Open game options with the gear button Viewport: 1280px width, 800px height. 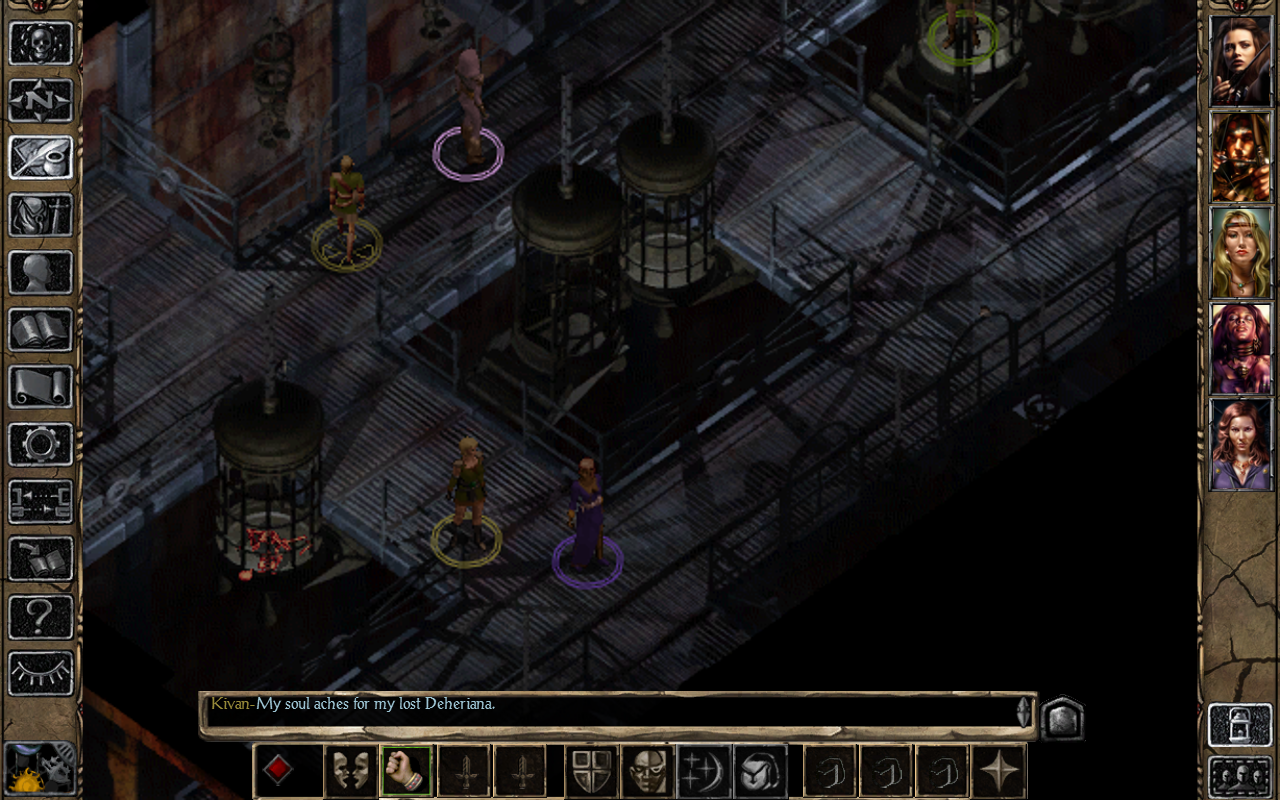pos(41,443)
